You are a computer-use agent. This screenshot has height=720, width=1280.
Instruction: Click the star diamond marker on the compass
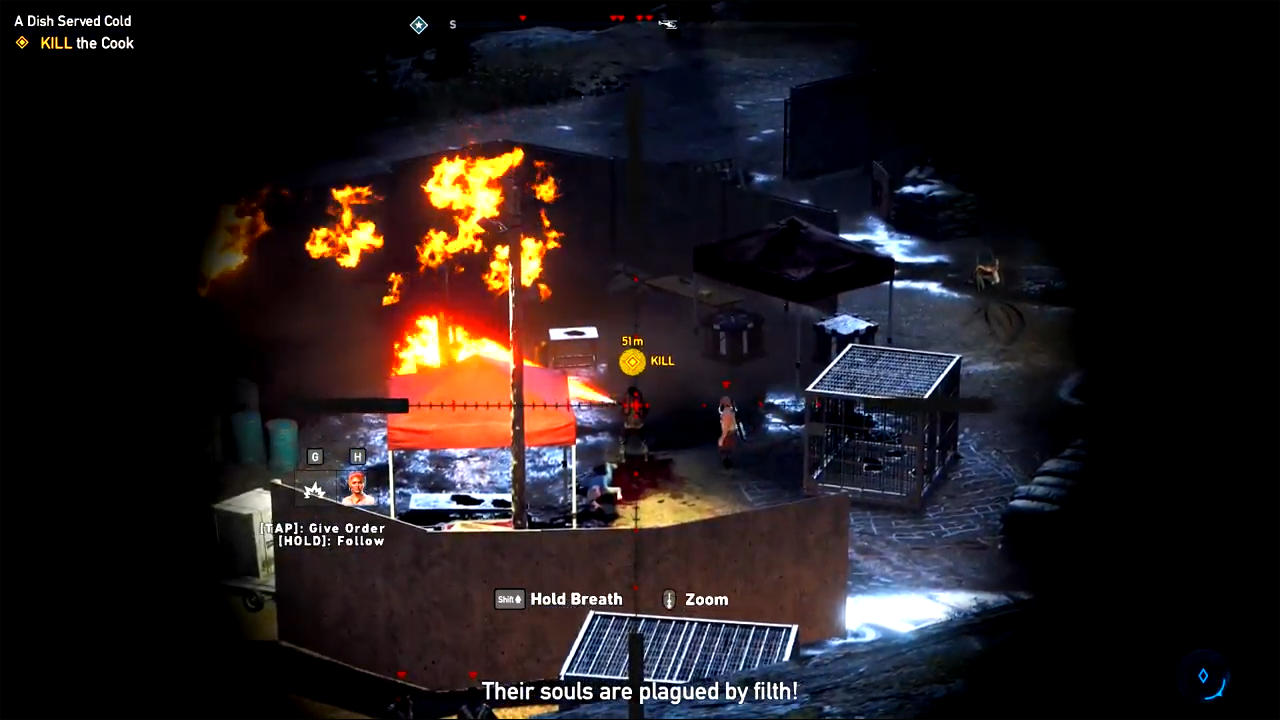point(419,25)
